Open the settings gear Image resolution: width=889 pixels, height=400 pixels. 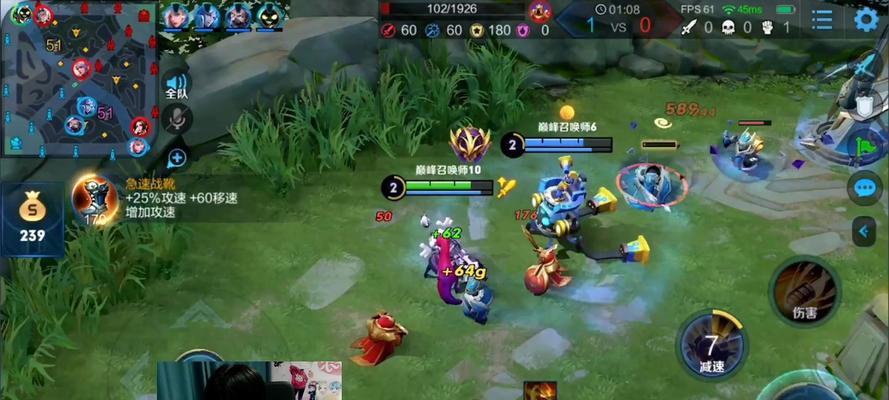(x=867, y=18)
